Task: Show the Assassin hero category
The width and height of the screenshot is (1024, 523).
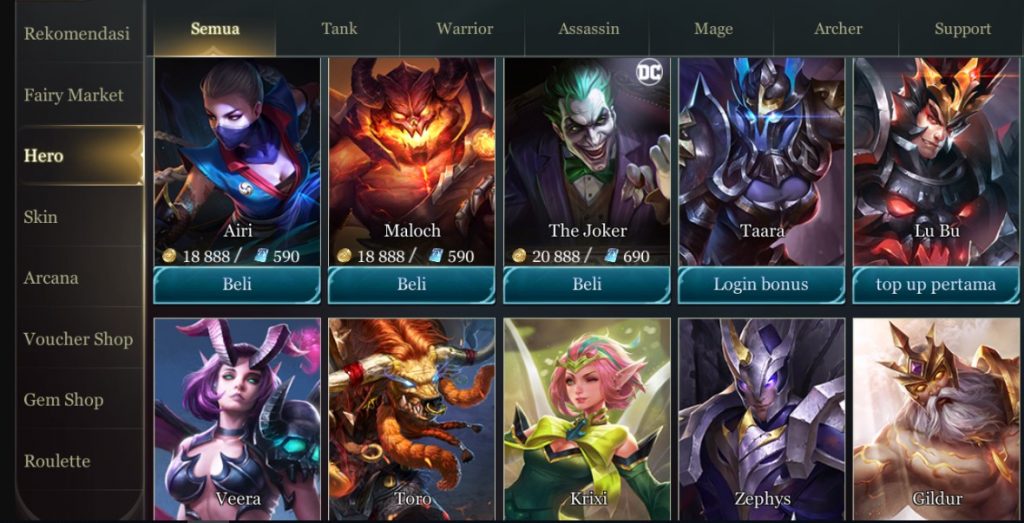Action: (x=588, y=29)
